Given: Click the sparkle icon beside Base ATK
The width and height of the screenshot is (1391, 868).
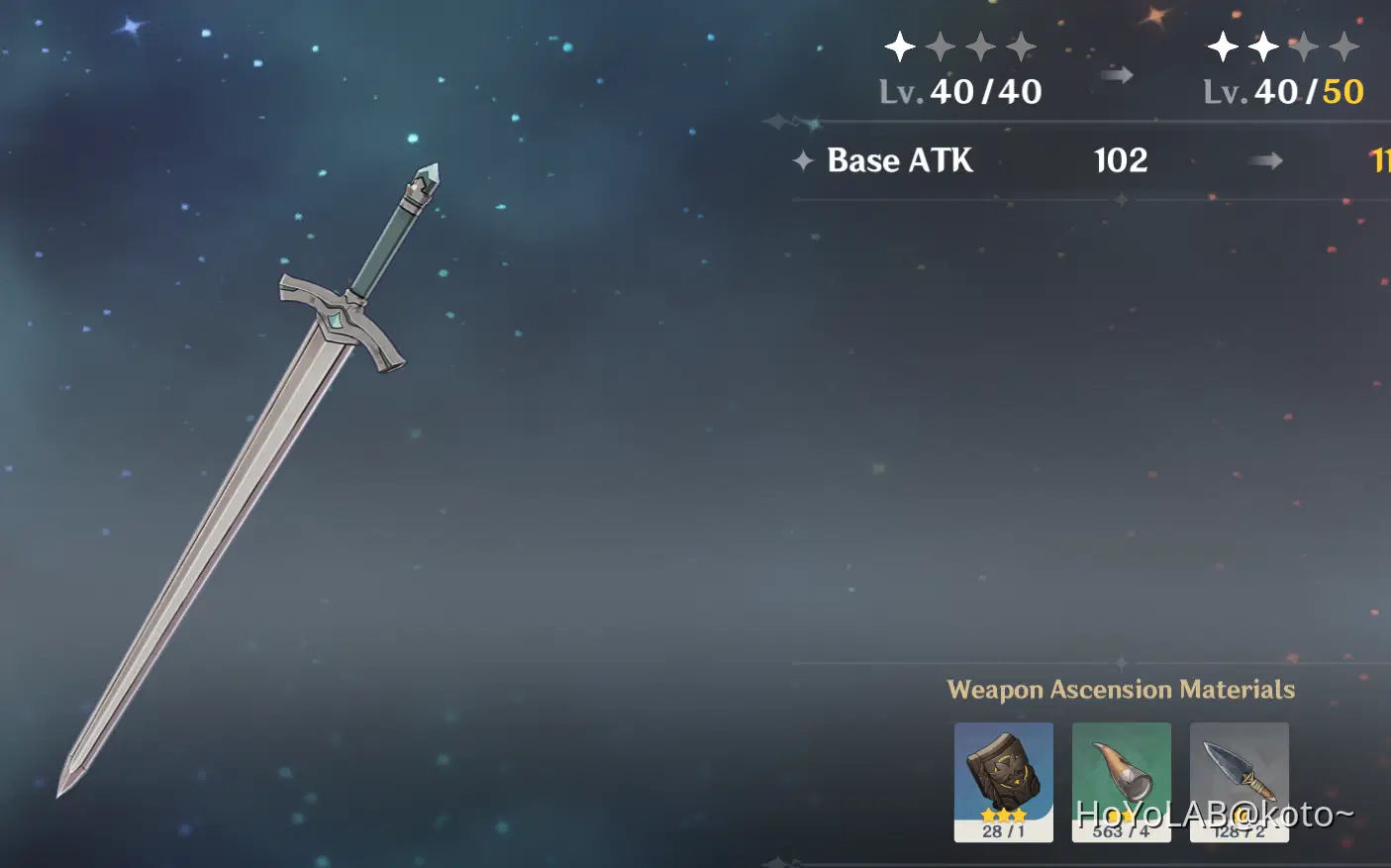Looking at the screenshot, I should tap(802, 160).
